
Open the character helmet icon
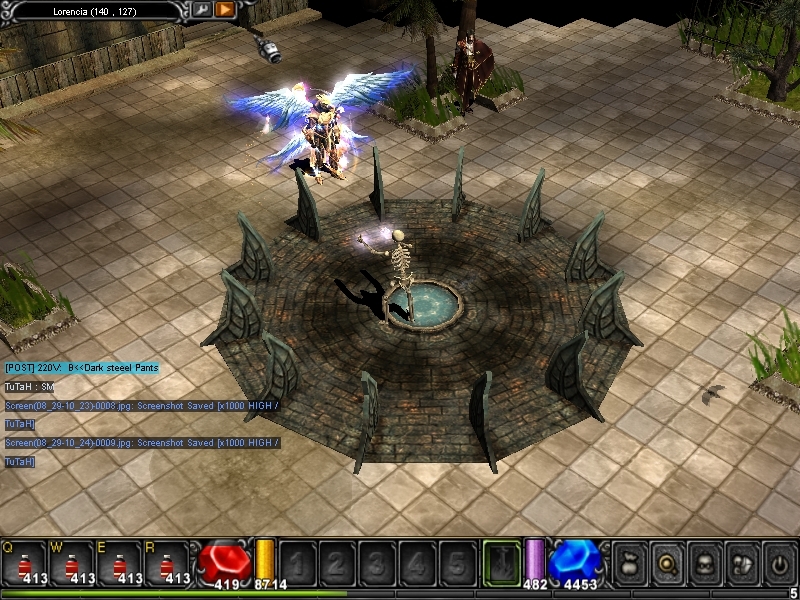coord(704,563)
